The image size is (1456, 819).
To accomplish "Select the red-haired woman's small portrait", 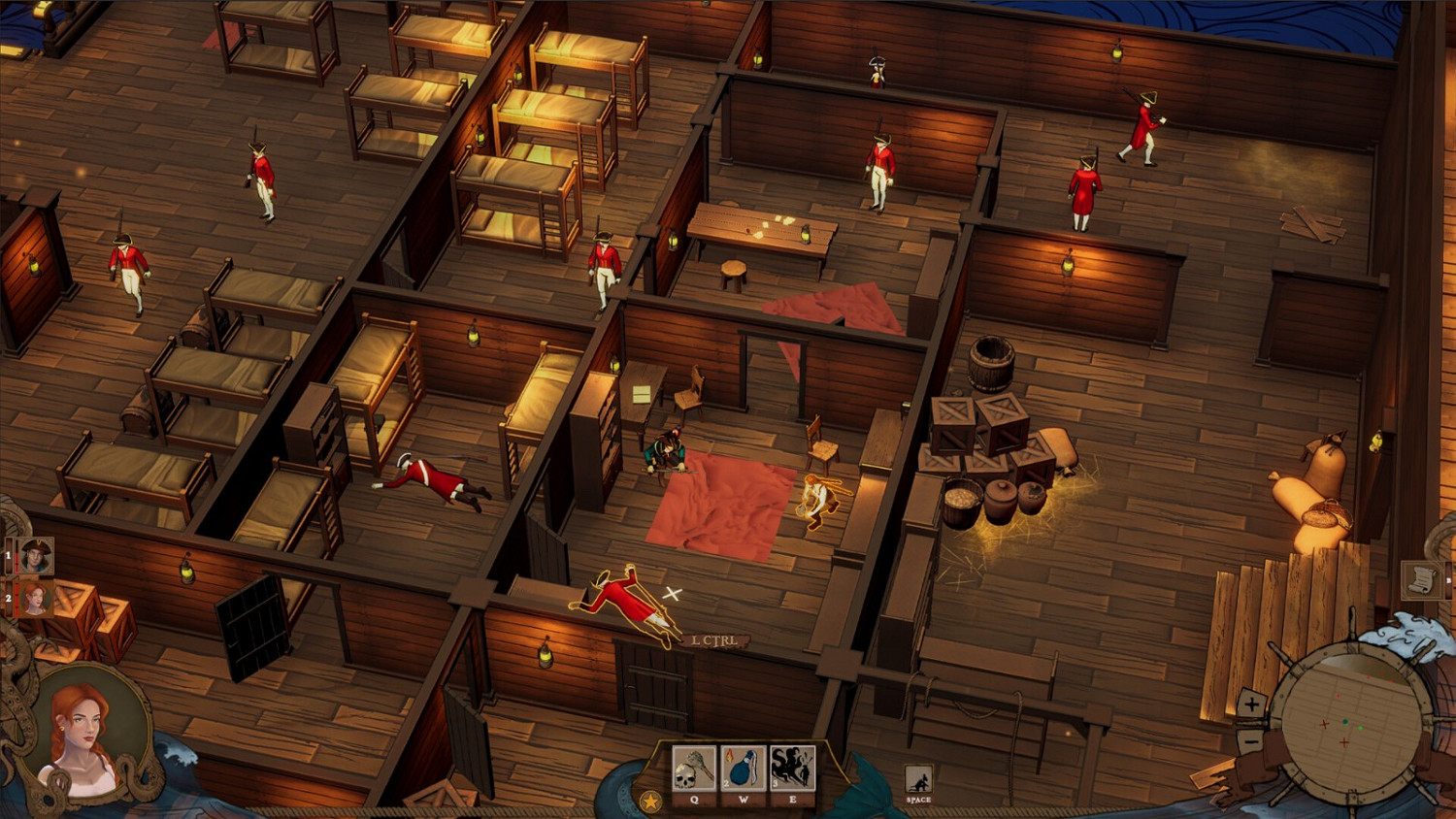I will [x=36, y=598].
